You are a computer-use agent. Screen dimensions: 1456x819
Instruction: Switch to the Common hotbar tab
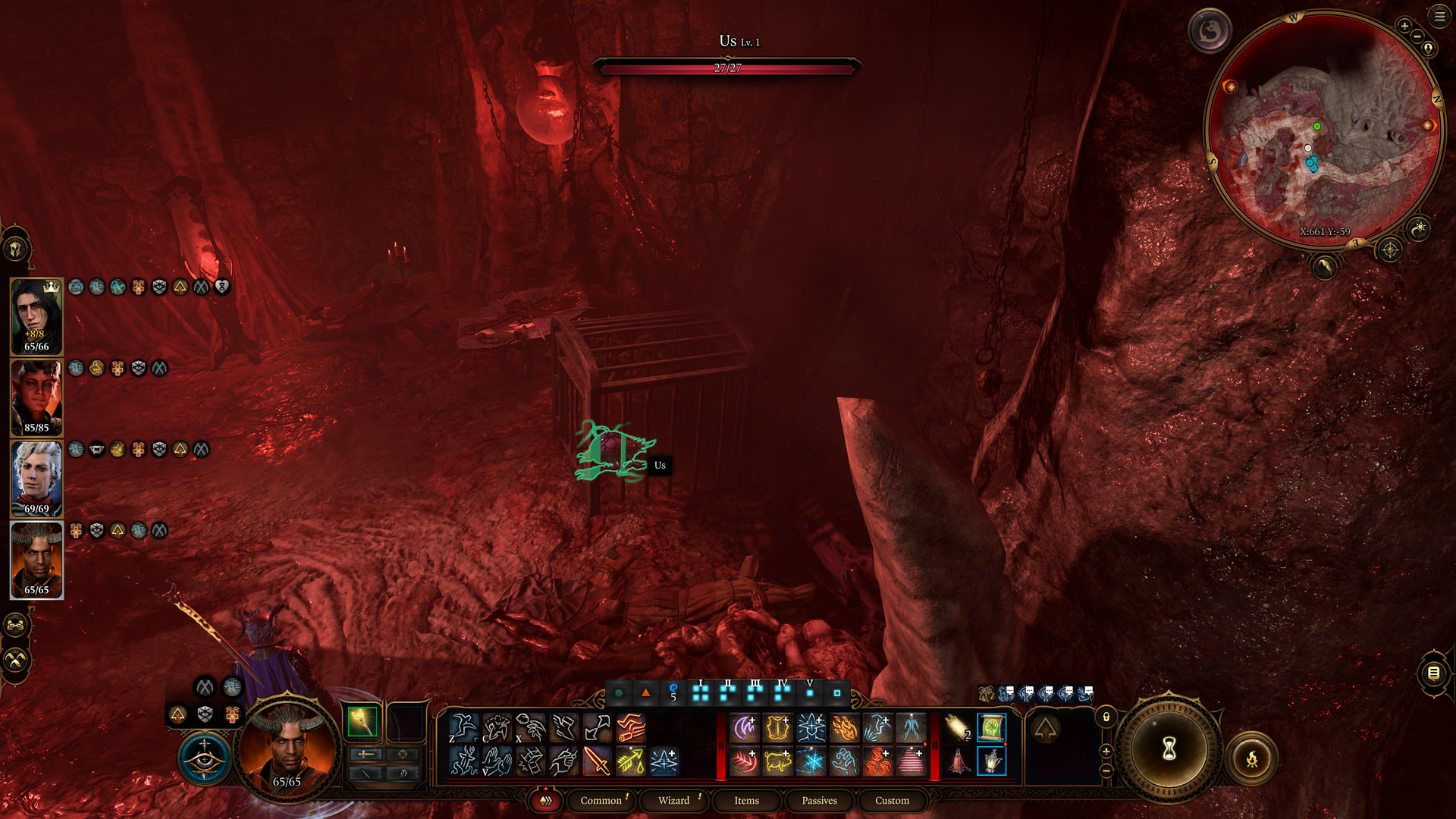(601, 801)
